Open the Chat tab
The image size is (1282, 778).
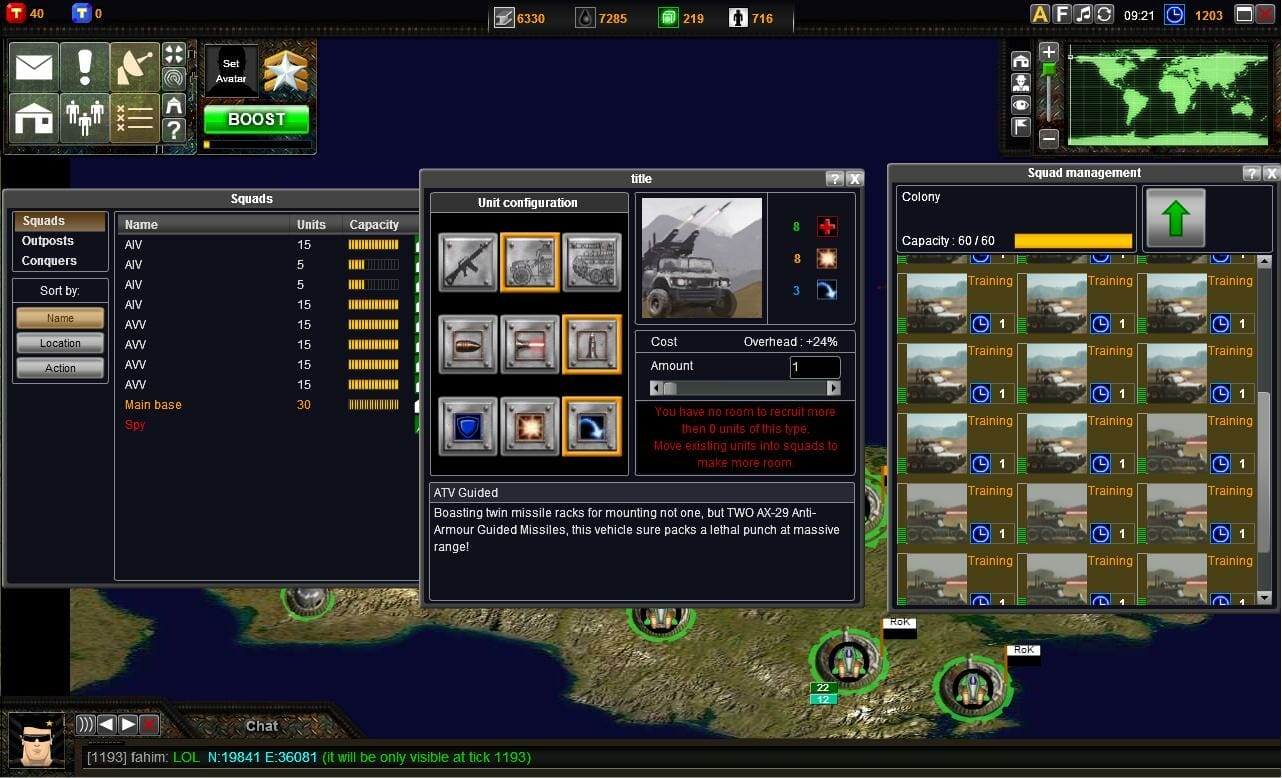[262, 726]
